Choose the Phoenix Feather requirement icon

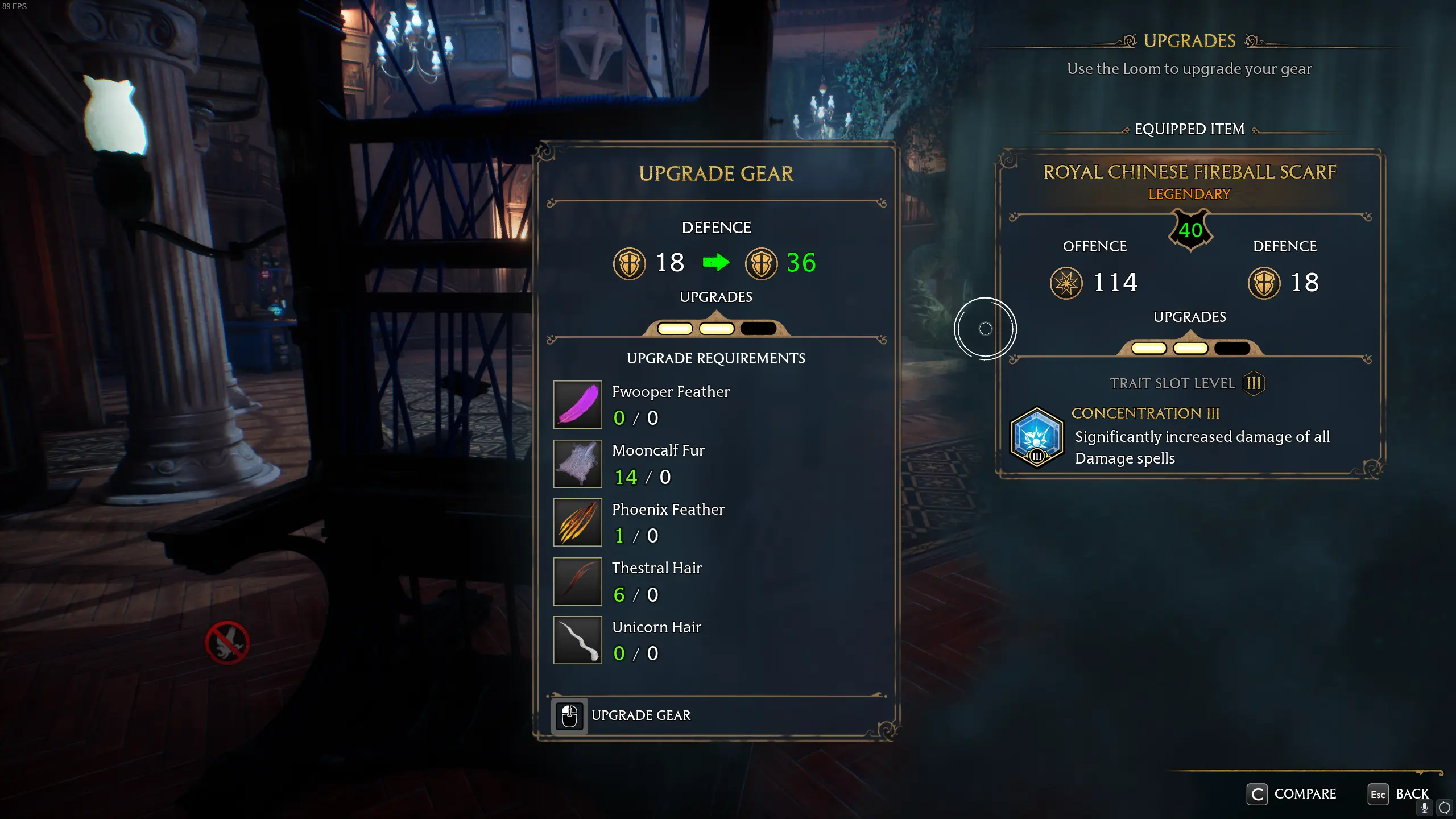point(577,522)
